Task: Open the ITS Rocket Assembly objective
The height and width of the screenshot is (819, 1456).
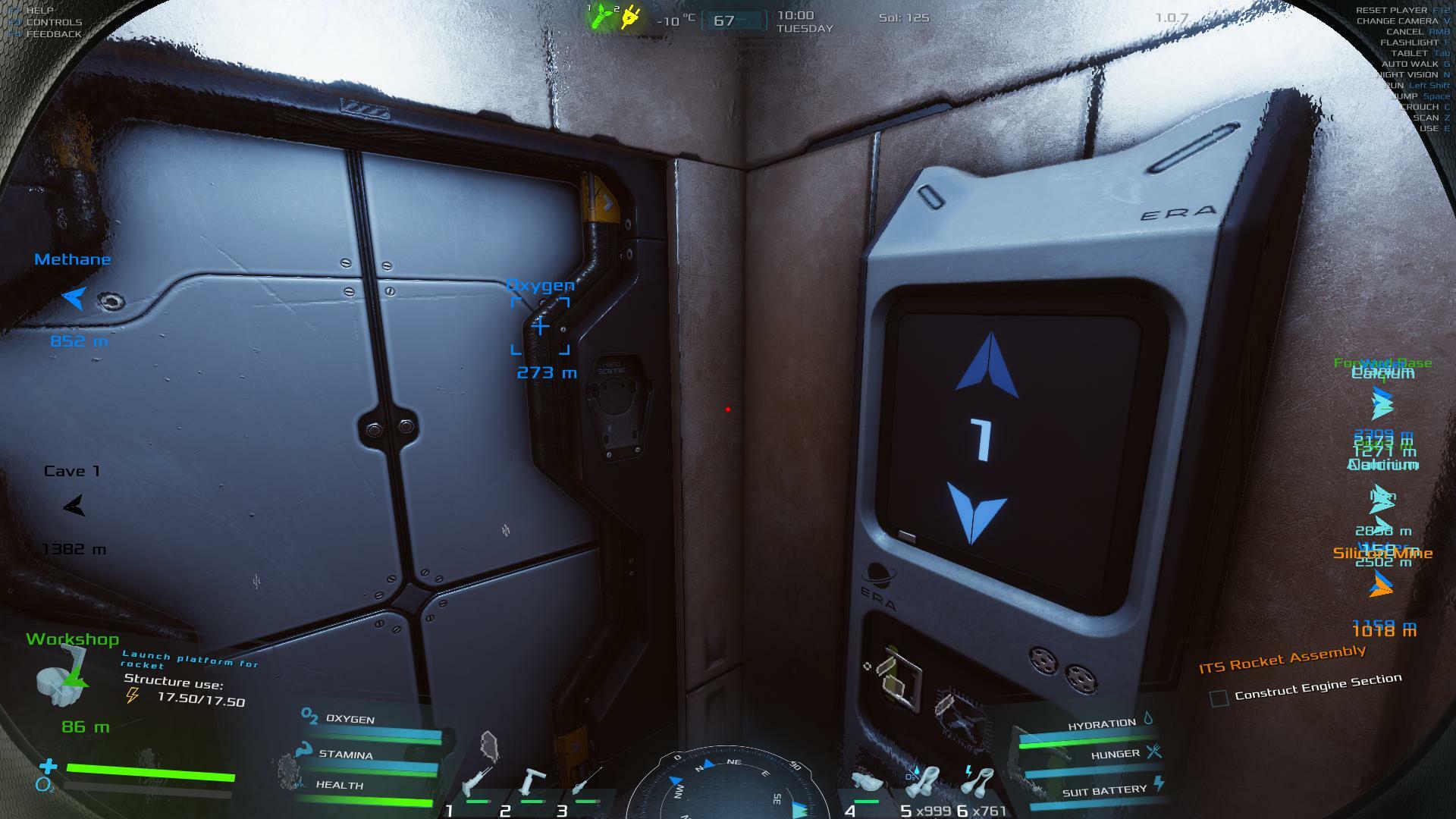Action: point(1282,658)
